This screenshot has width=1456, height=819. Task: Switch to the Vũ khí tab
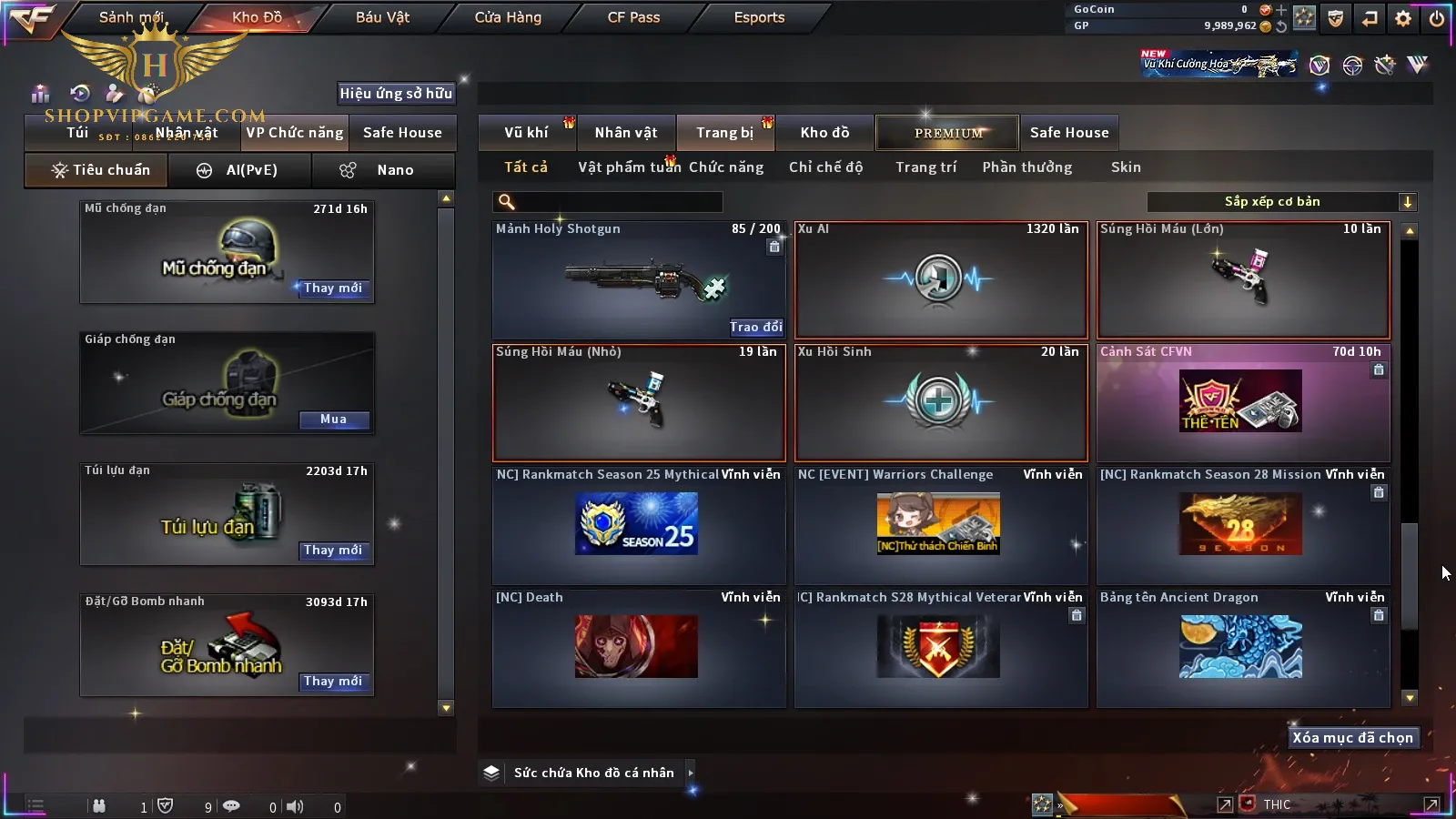(x=526, y=133)
